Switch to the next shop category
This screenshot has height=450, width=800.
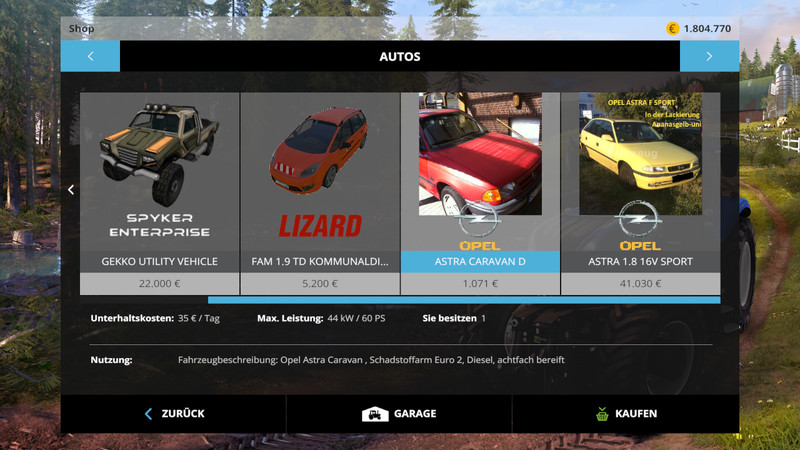click(709, 56)
